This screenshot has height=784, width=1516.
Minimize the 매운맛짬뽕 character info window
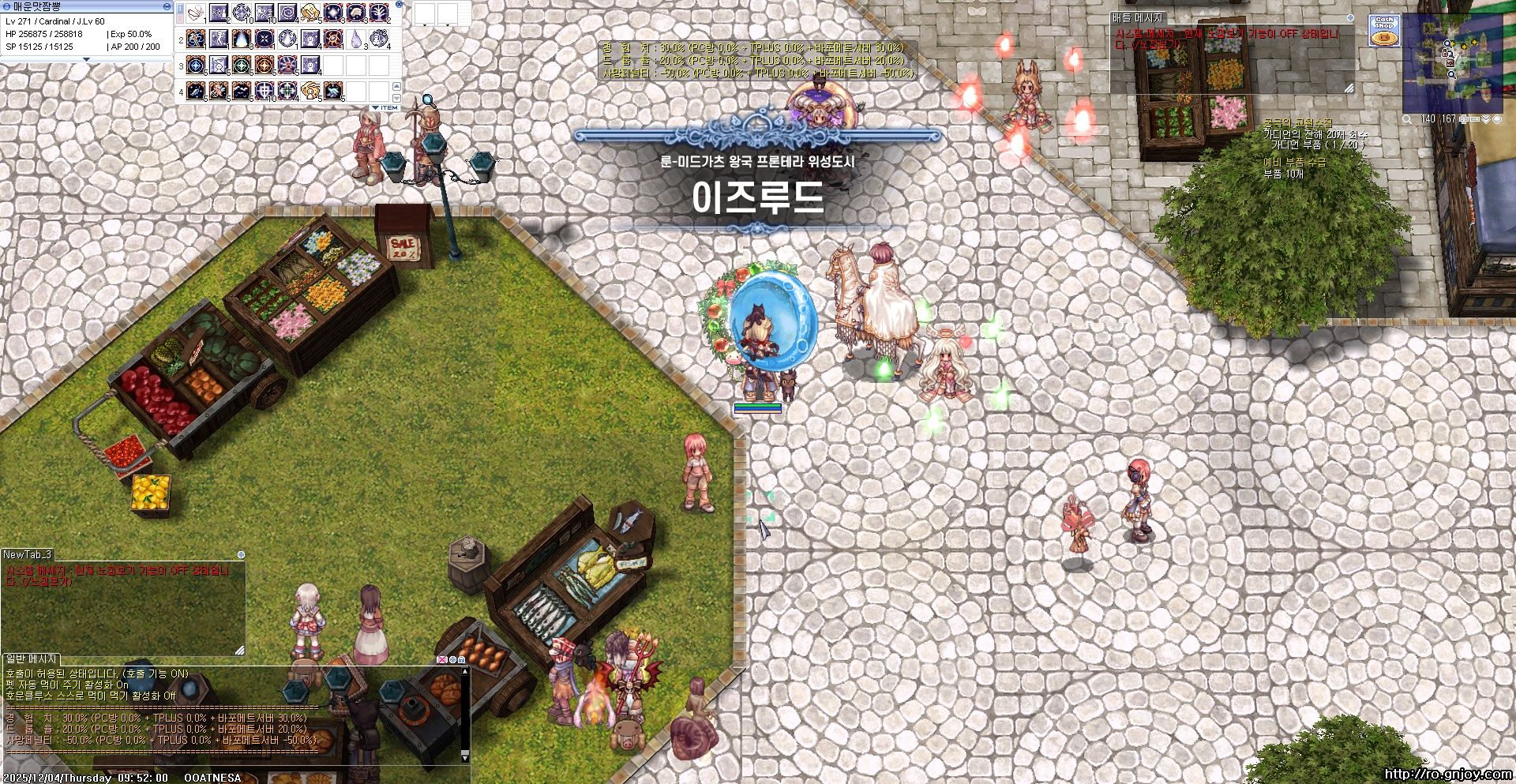point(166,6)
